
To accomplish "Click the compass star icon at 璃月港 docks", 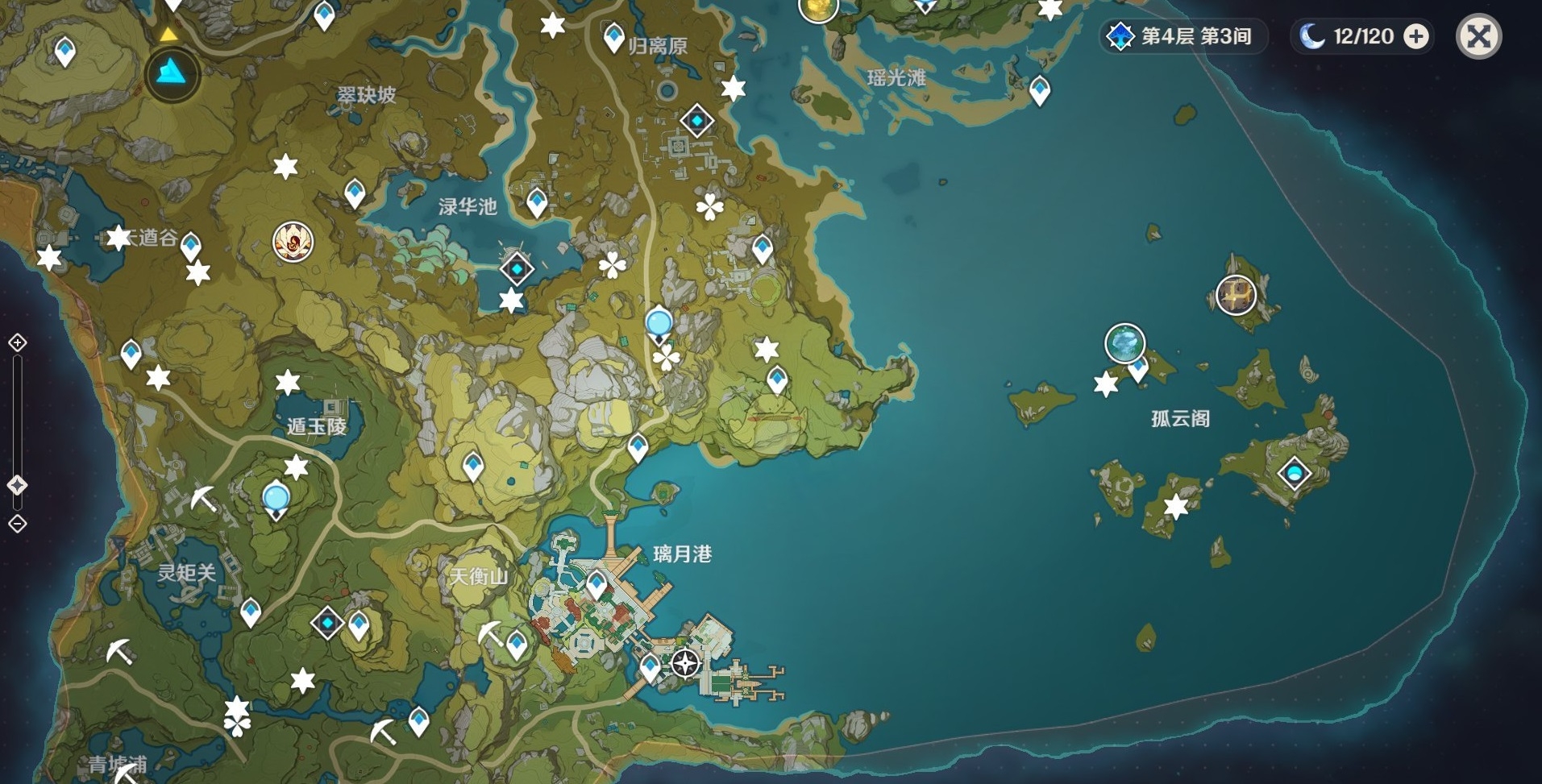I will tap(685, 664).
